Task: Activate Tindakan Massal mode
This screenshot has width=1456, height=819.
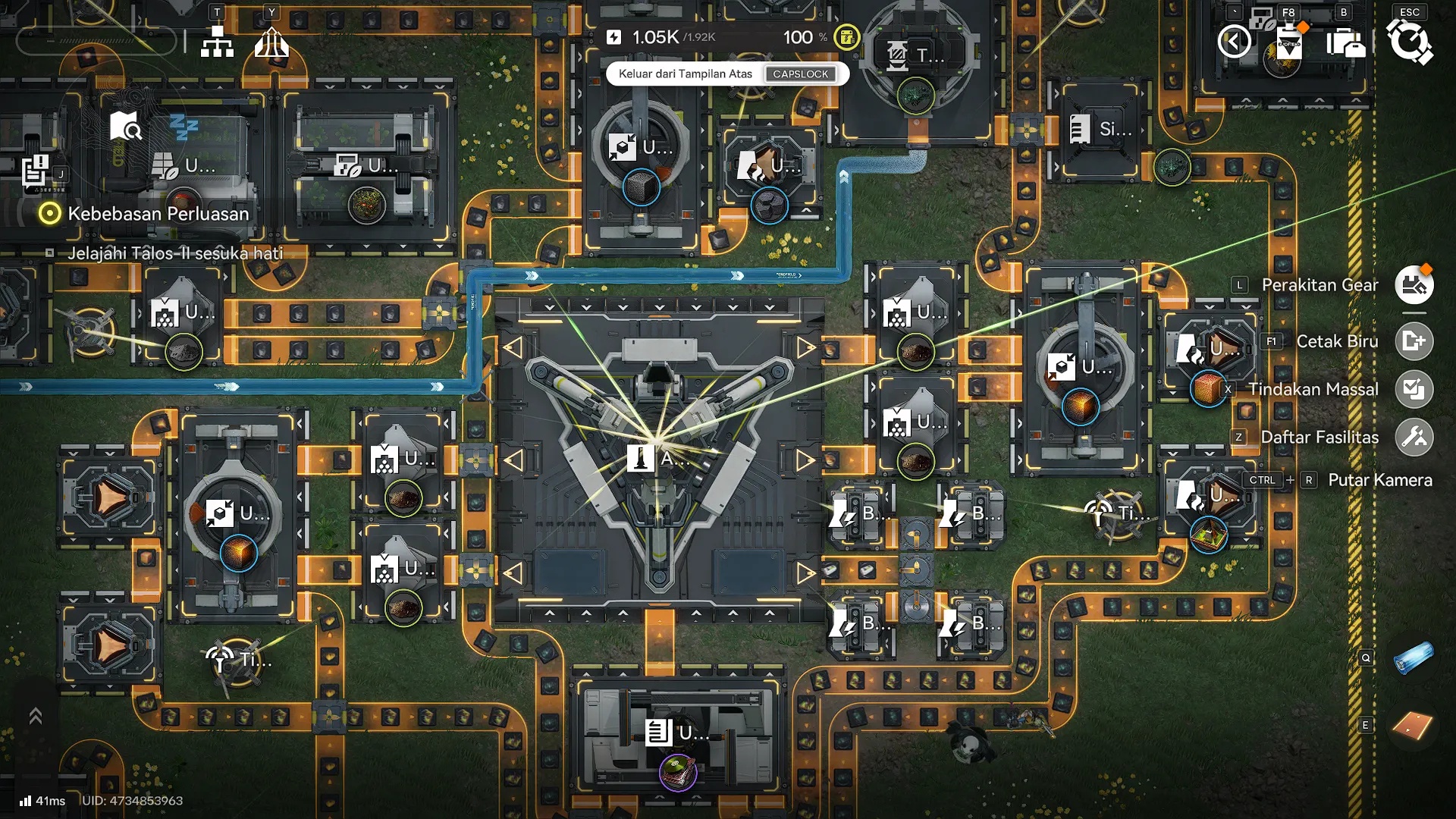Action: (1414, 389)
